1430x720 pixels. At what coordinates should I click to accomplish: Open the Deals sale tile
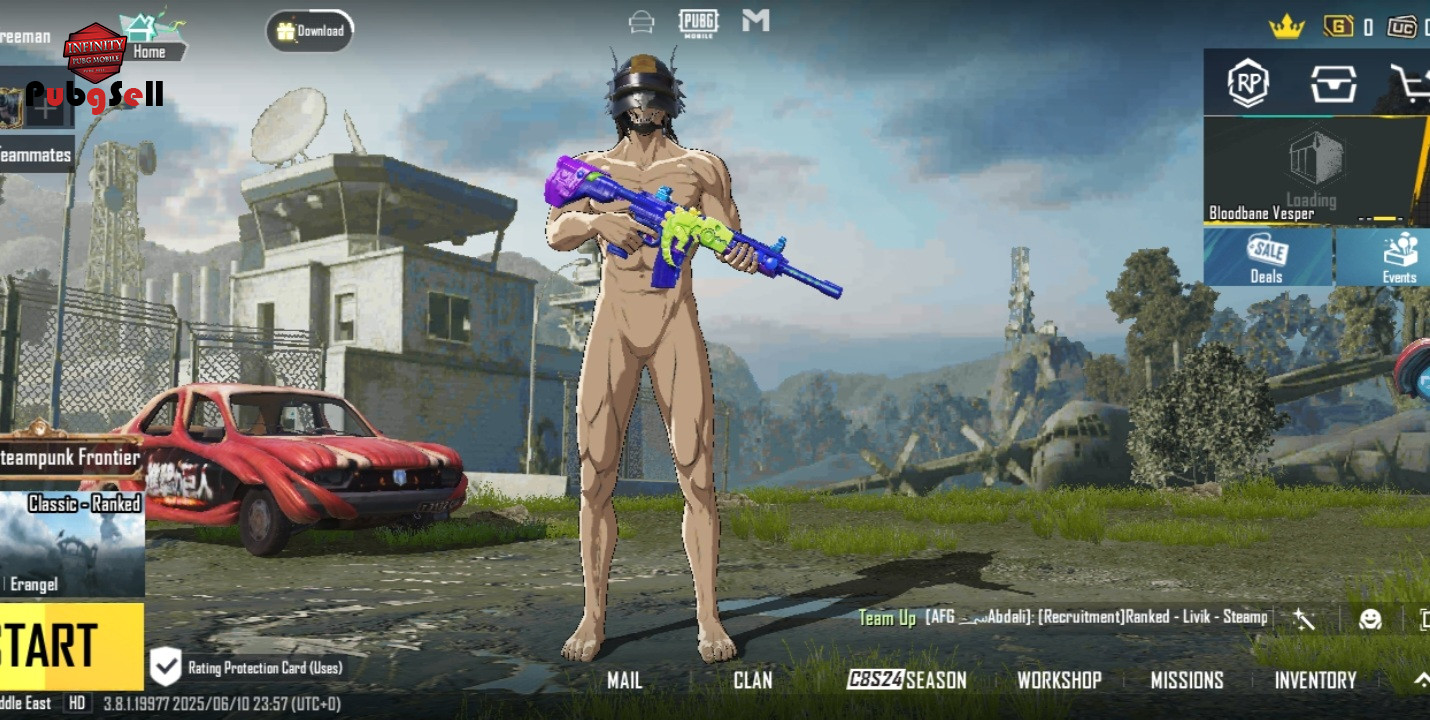point(1266,258)
